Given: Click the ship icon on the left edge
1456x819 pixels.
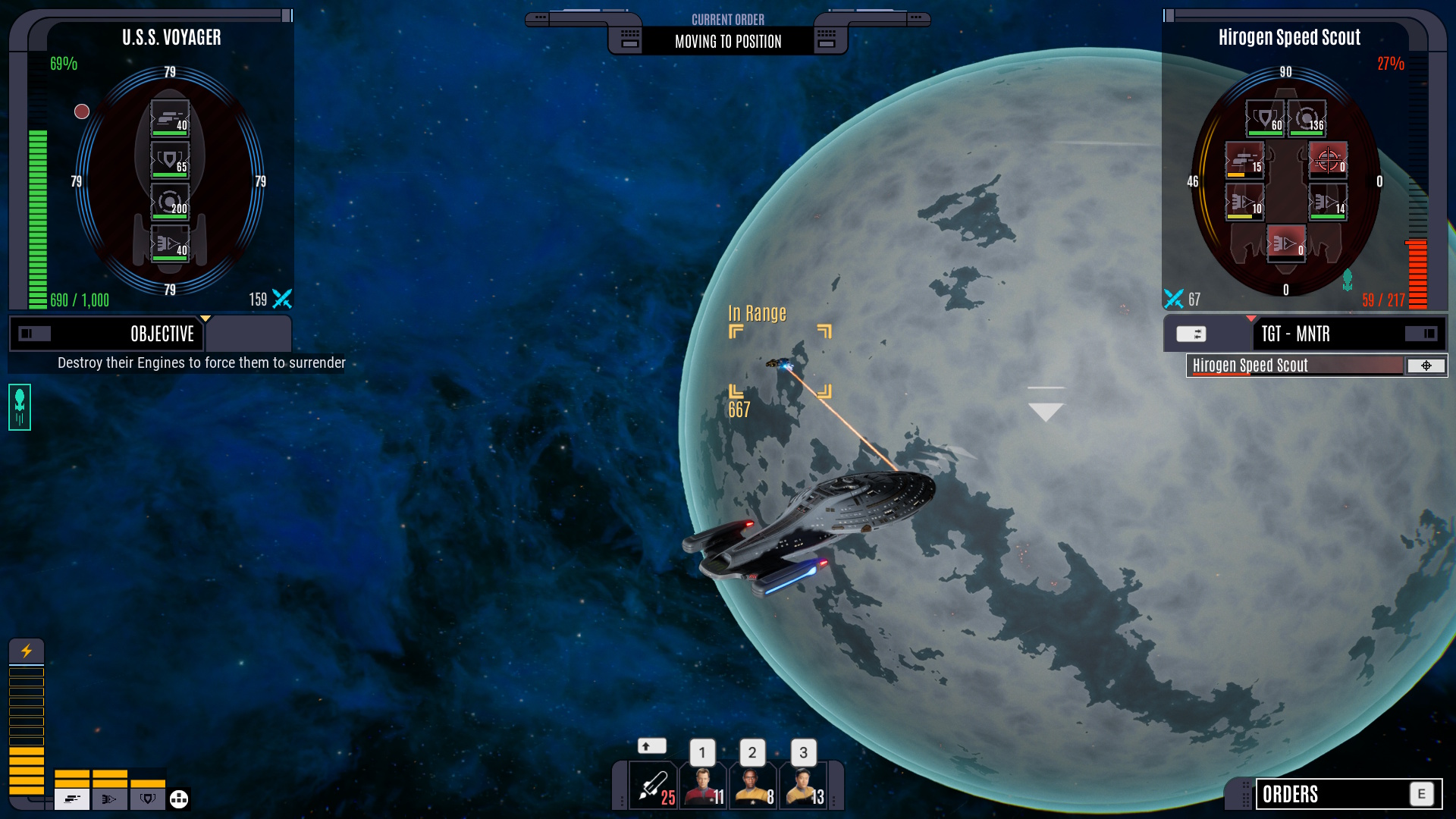Looking at the screenshot, I should (20, 407).
